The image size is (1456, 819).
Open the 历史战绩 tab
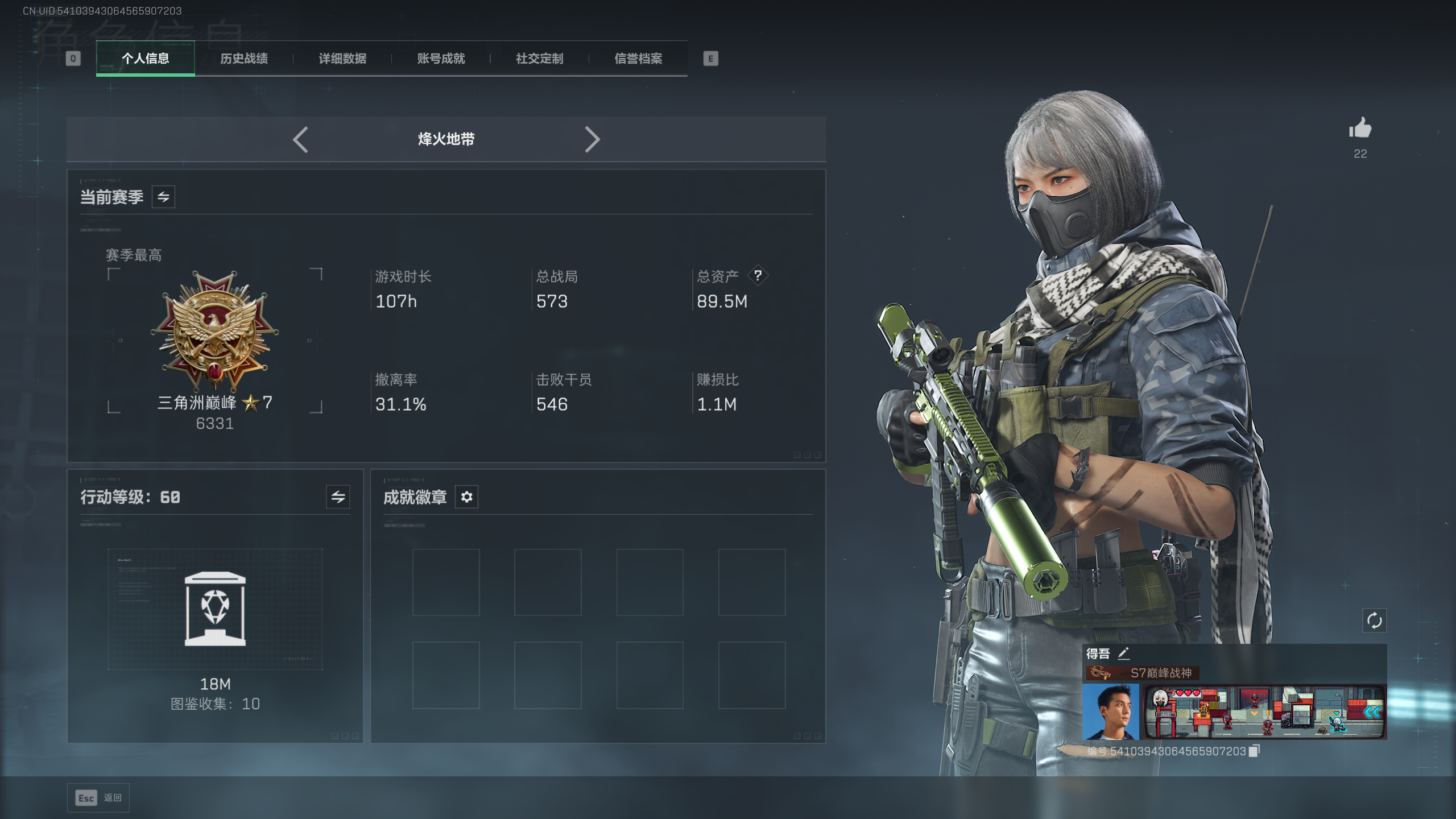[x=244, y=59]
